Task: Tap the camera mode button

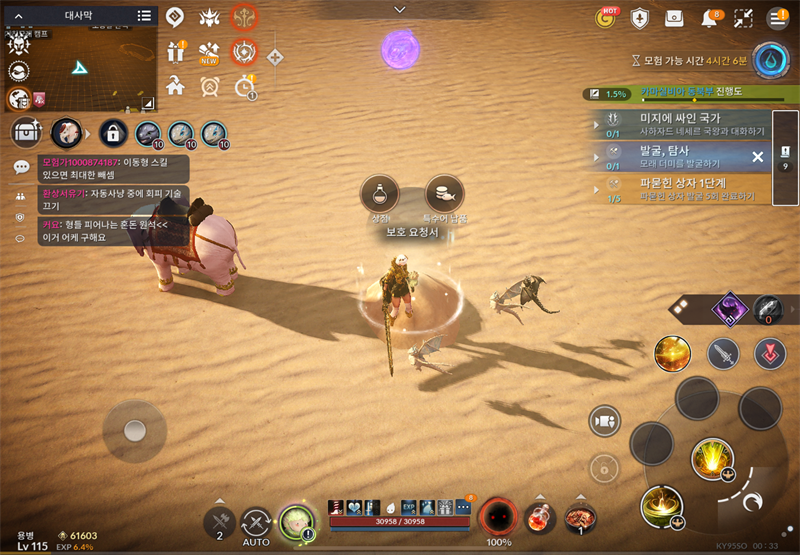Action: (603, 421)
